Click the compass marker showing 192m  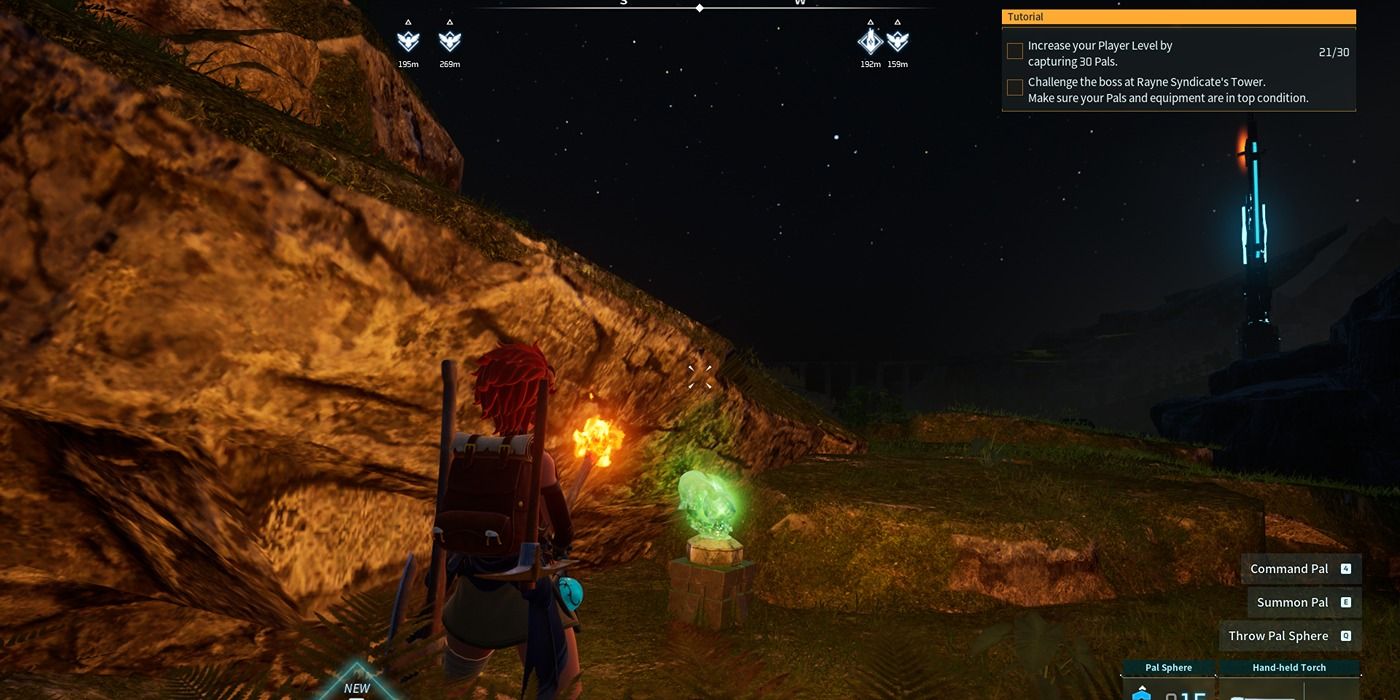(x=870, y=41)
